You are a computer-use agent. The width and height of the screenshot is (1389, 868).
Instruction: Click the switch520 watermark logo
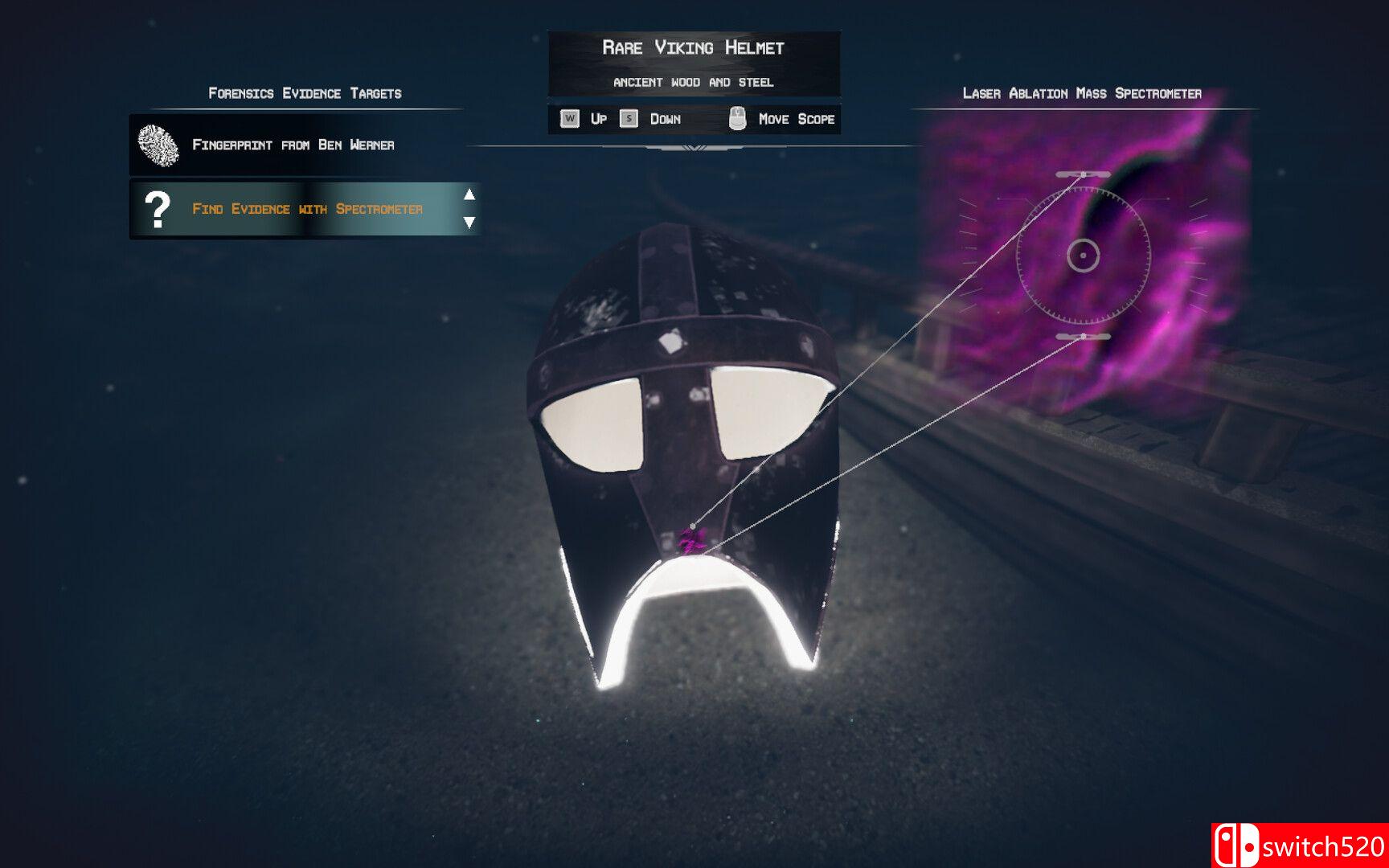[x=1299, y=845]
